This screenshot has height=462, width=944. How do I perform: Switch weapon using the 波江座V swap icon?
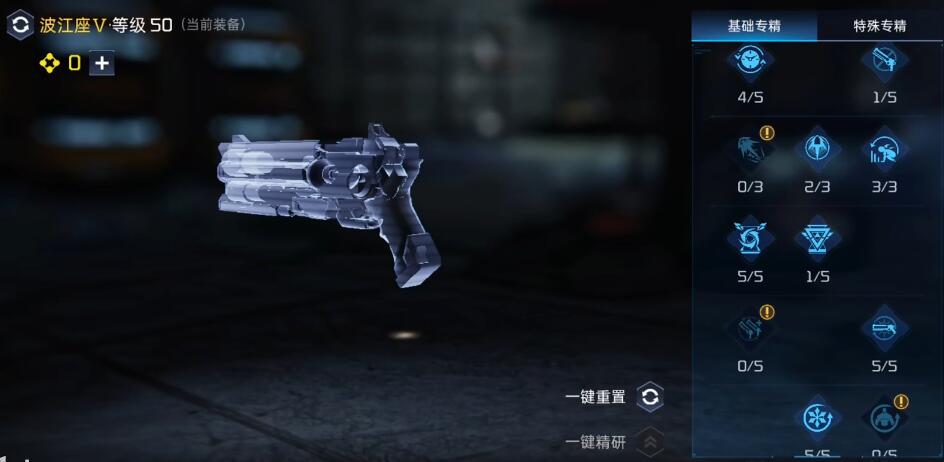pyautogui.click(x=20, y=25)
